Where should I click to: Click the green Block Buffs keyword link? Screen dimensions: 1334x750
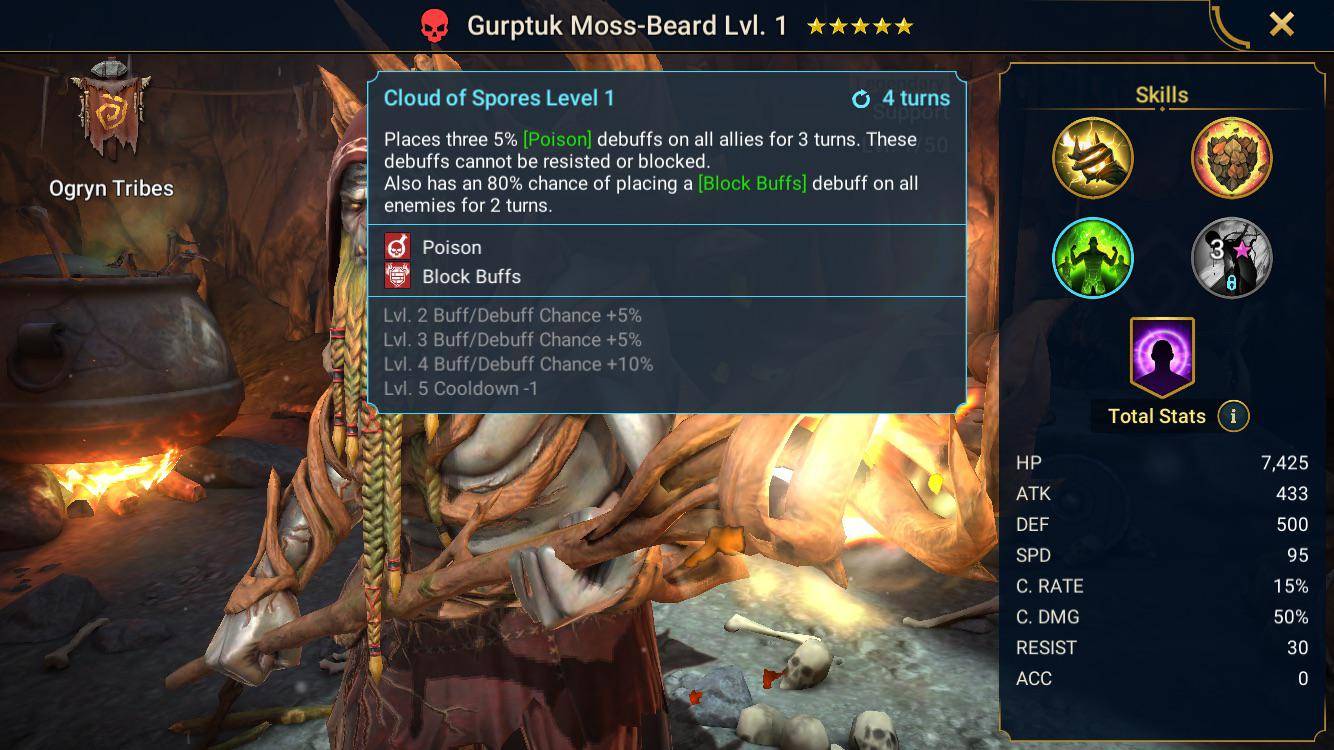tap(752, 184)
